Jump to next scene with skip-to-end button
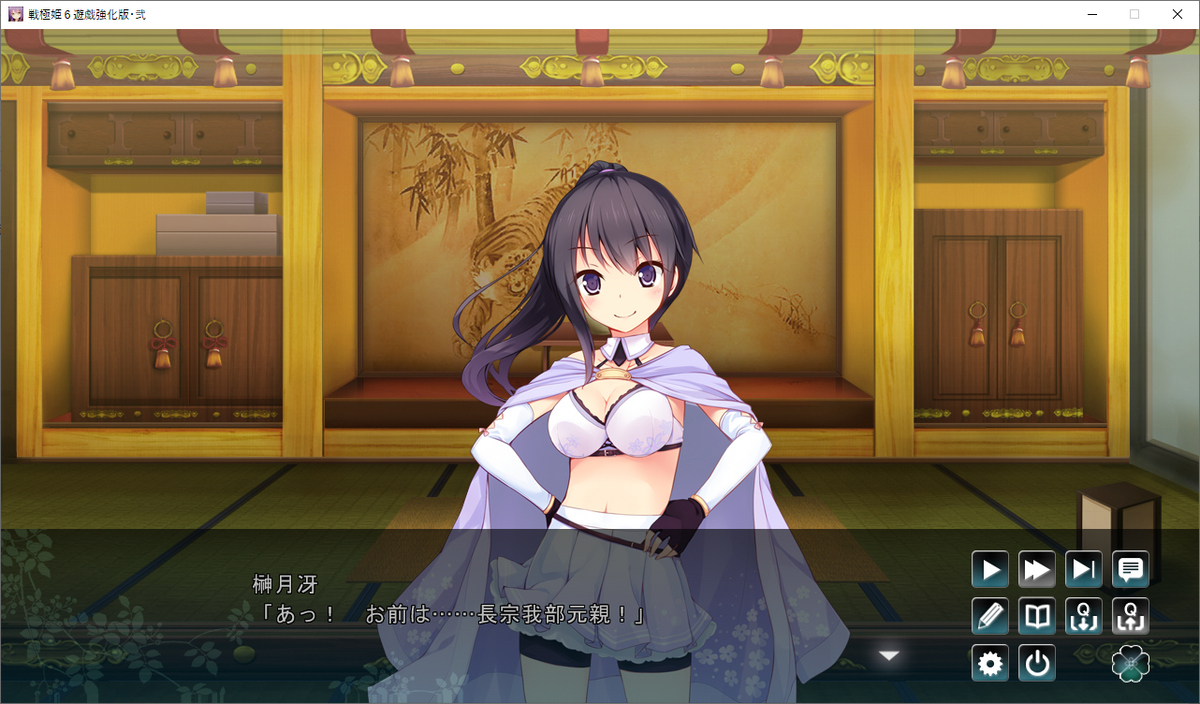 click(1084, 570)
